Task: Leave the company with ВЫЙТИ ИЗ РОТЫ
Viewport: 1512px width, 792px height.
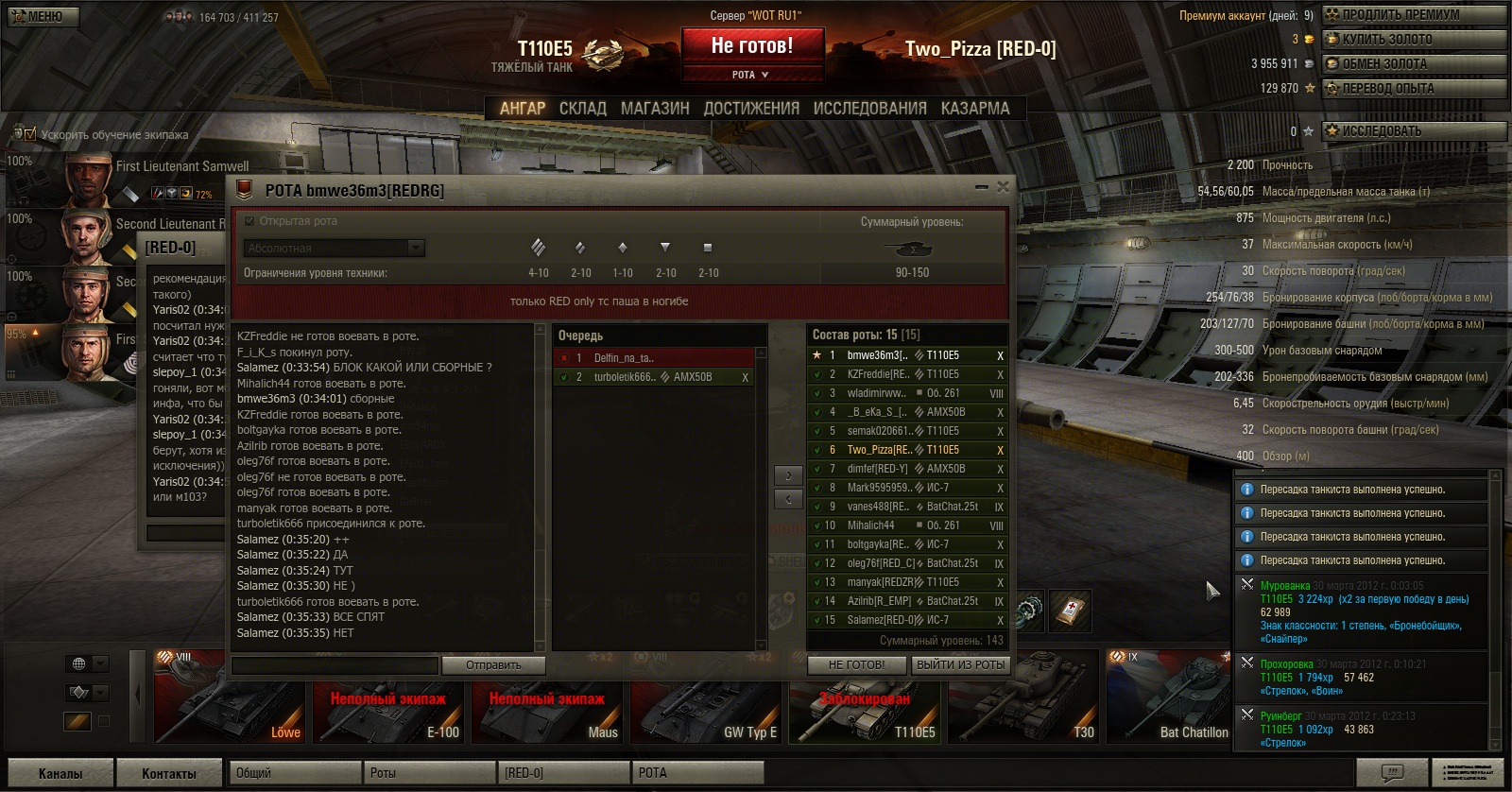Action: [960, 665]
